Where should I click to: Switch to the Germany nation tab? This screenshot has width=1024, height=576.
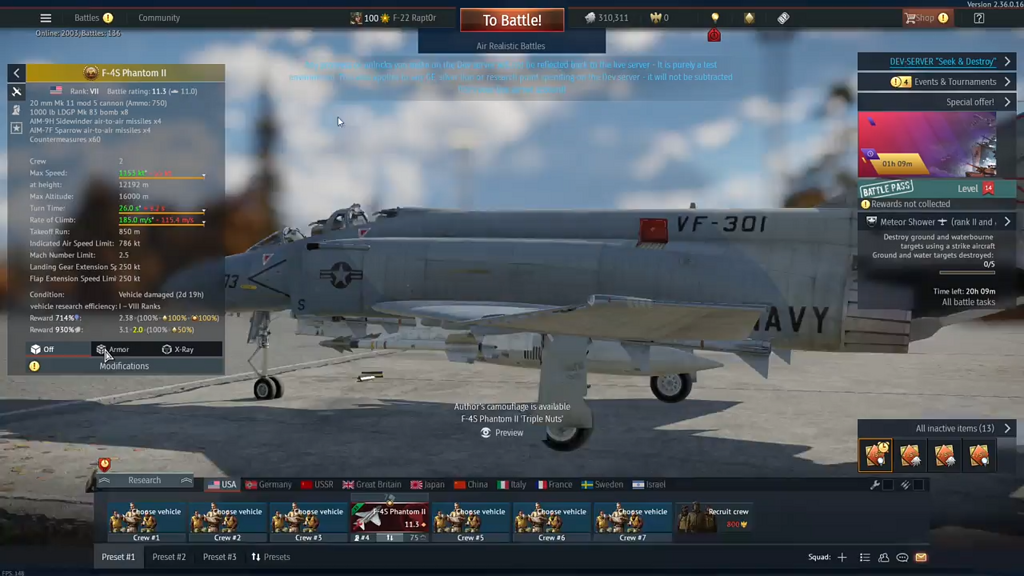(269, 485)
